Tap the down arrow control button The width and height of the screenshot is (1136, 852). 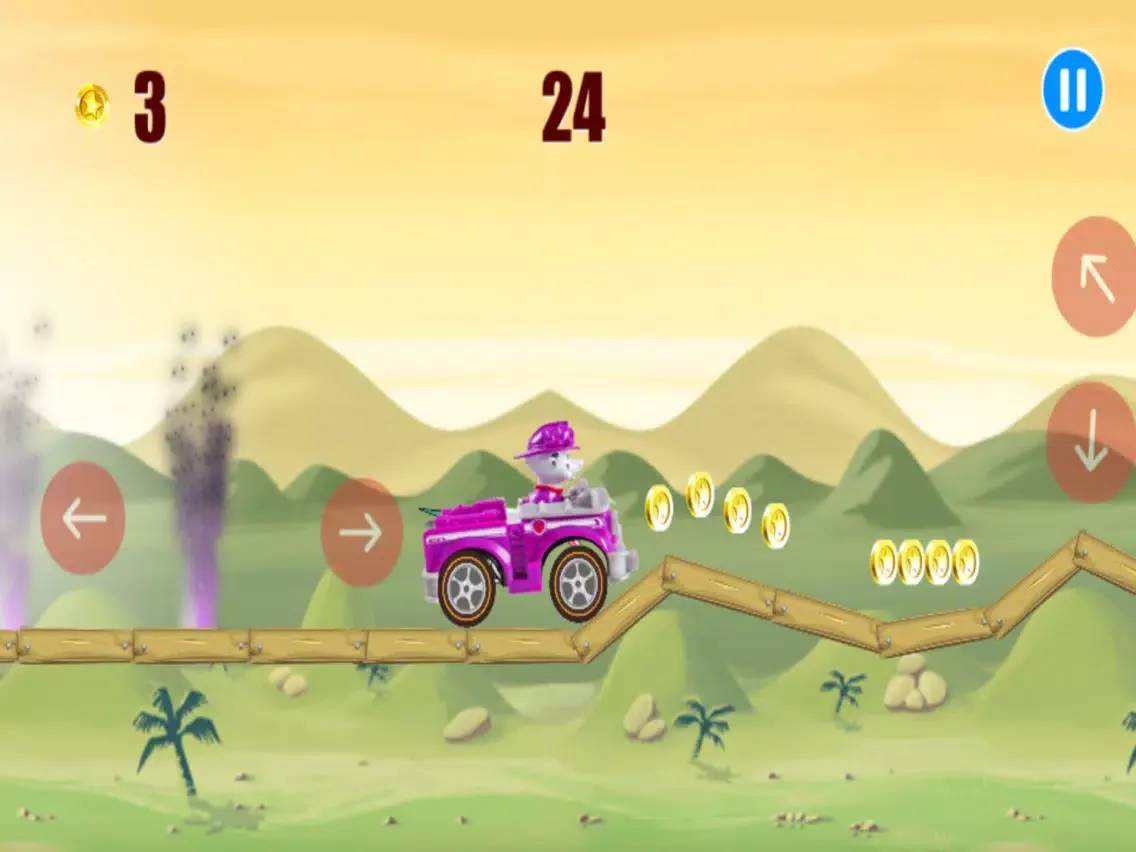point(1090,442)
